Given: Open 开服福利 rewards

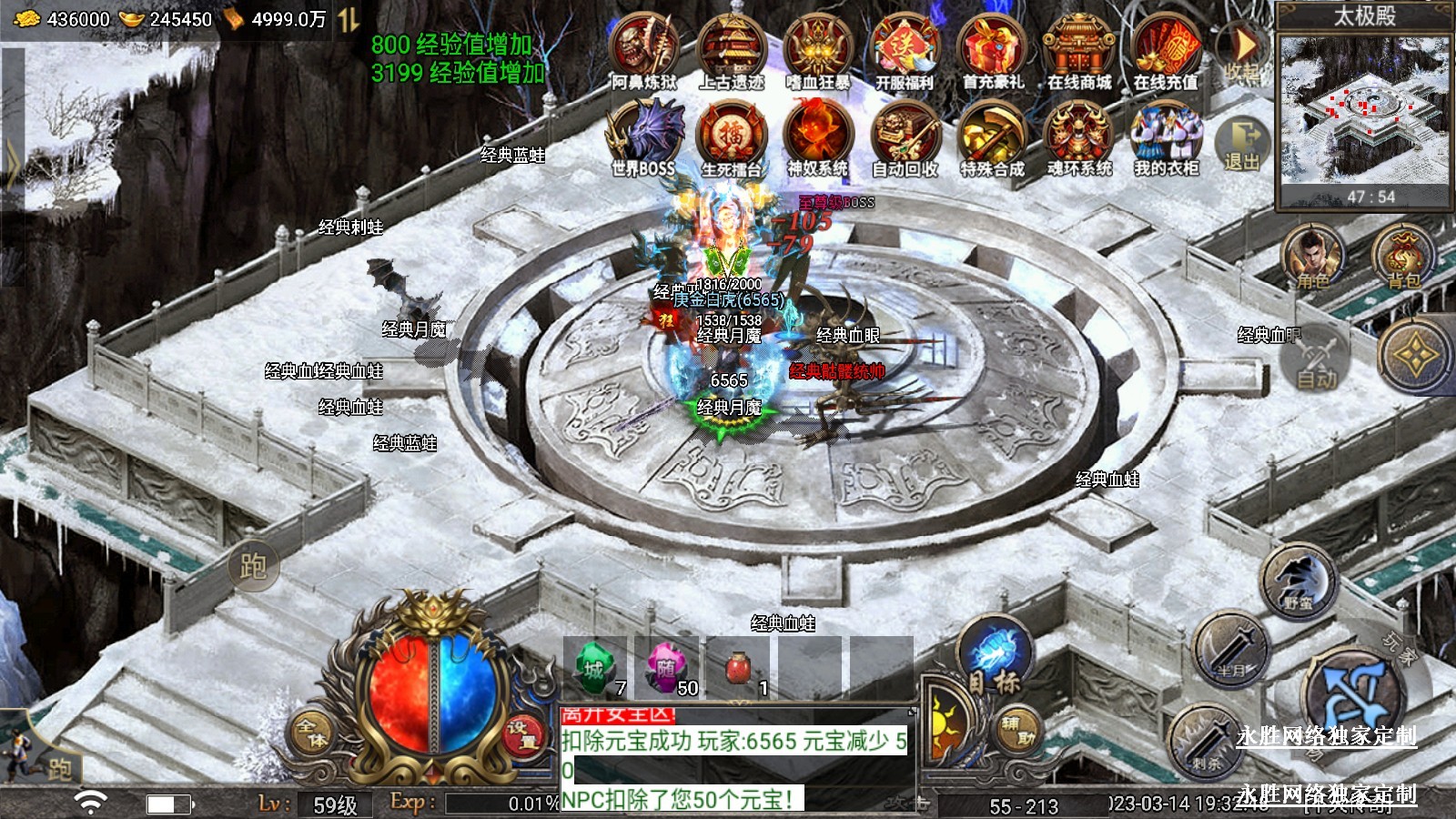Looking at the screenshot, I should (905, 52).
